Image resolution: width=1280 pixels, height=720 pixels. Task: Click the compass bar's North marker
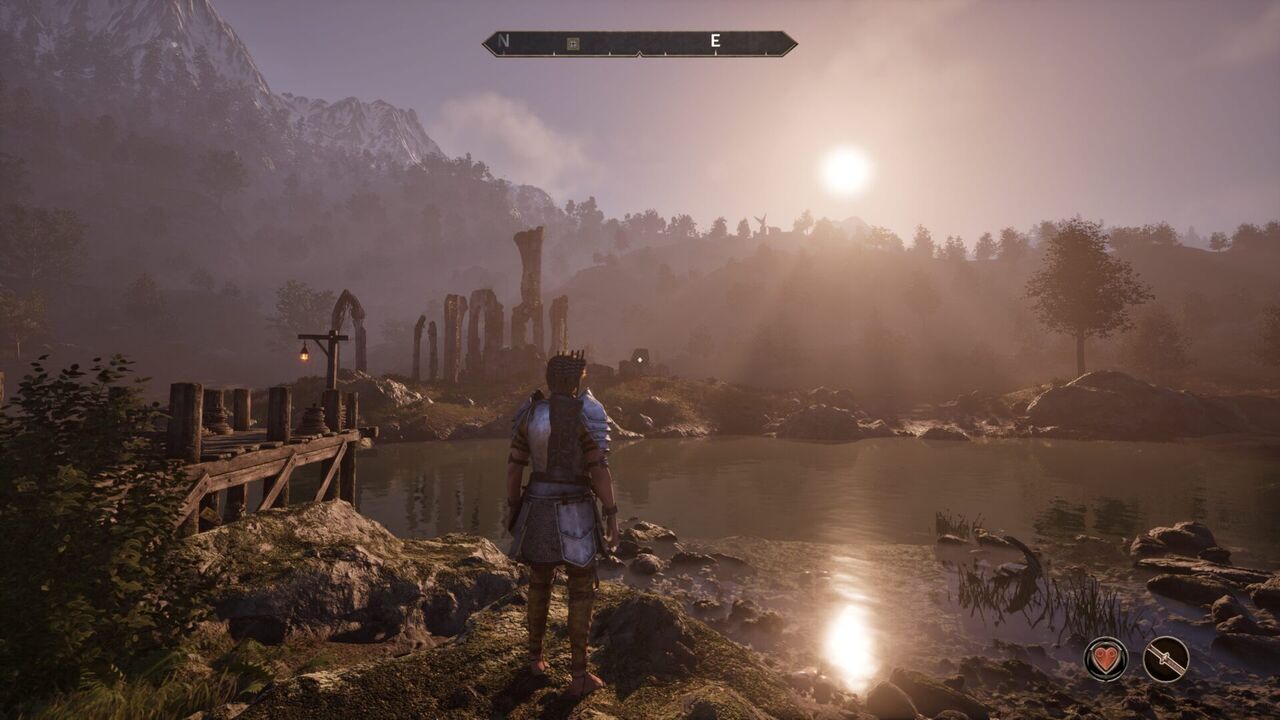click(x=503, y=42)
